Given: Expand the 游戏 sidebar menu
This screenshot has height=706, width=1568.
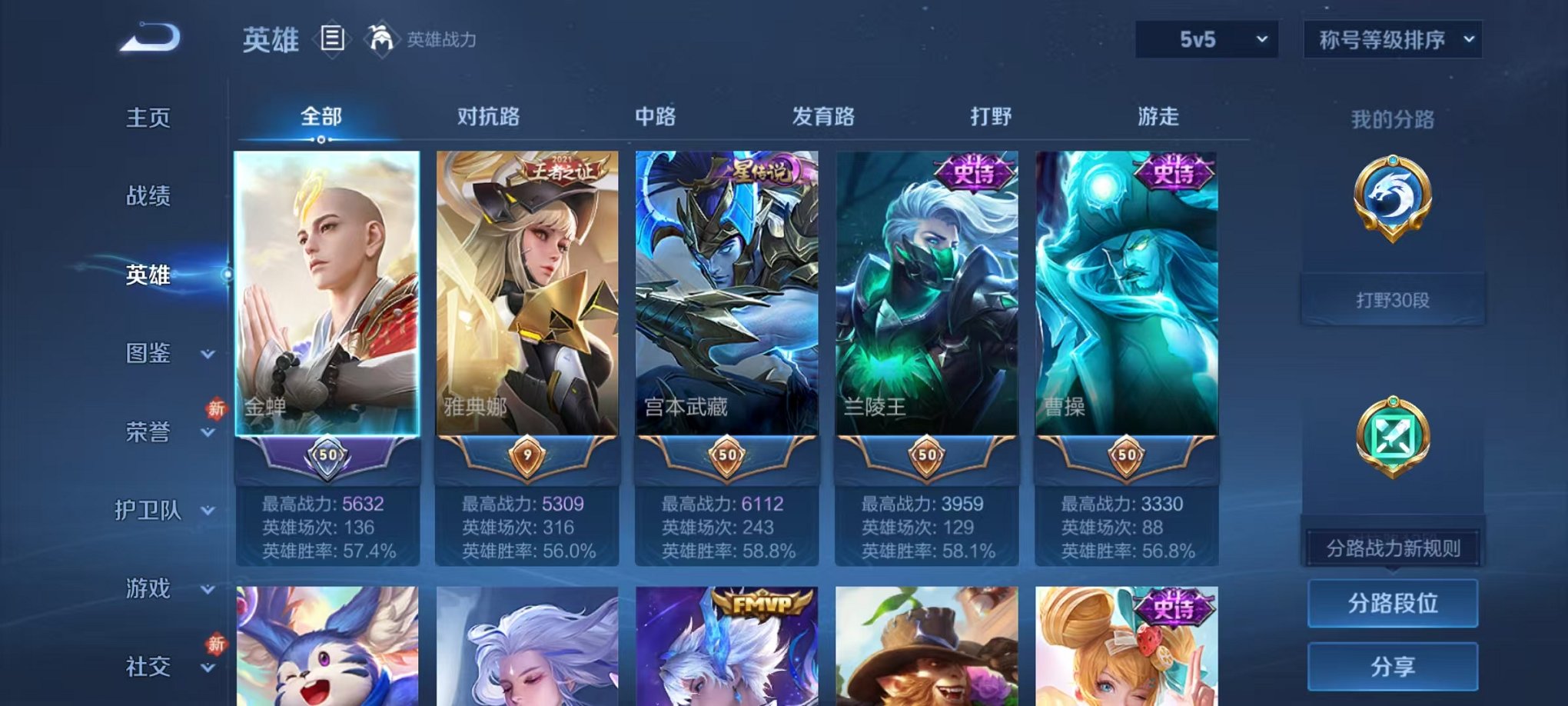Looking at the screenshot, I should [151, 589].
